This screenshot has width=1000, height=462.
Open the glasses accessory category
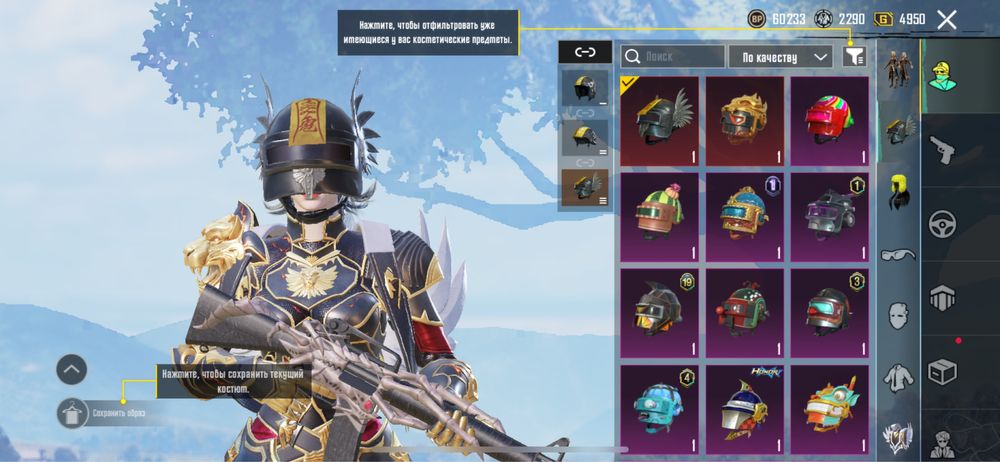[897, 254]
